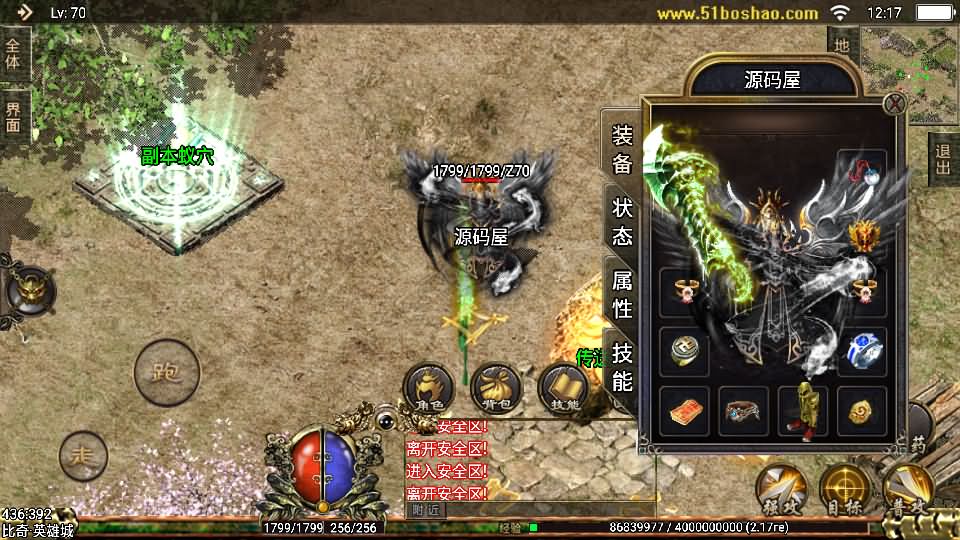Open the 角色 character button
The image size is (960, 540).
429,388
